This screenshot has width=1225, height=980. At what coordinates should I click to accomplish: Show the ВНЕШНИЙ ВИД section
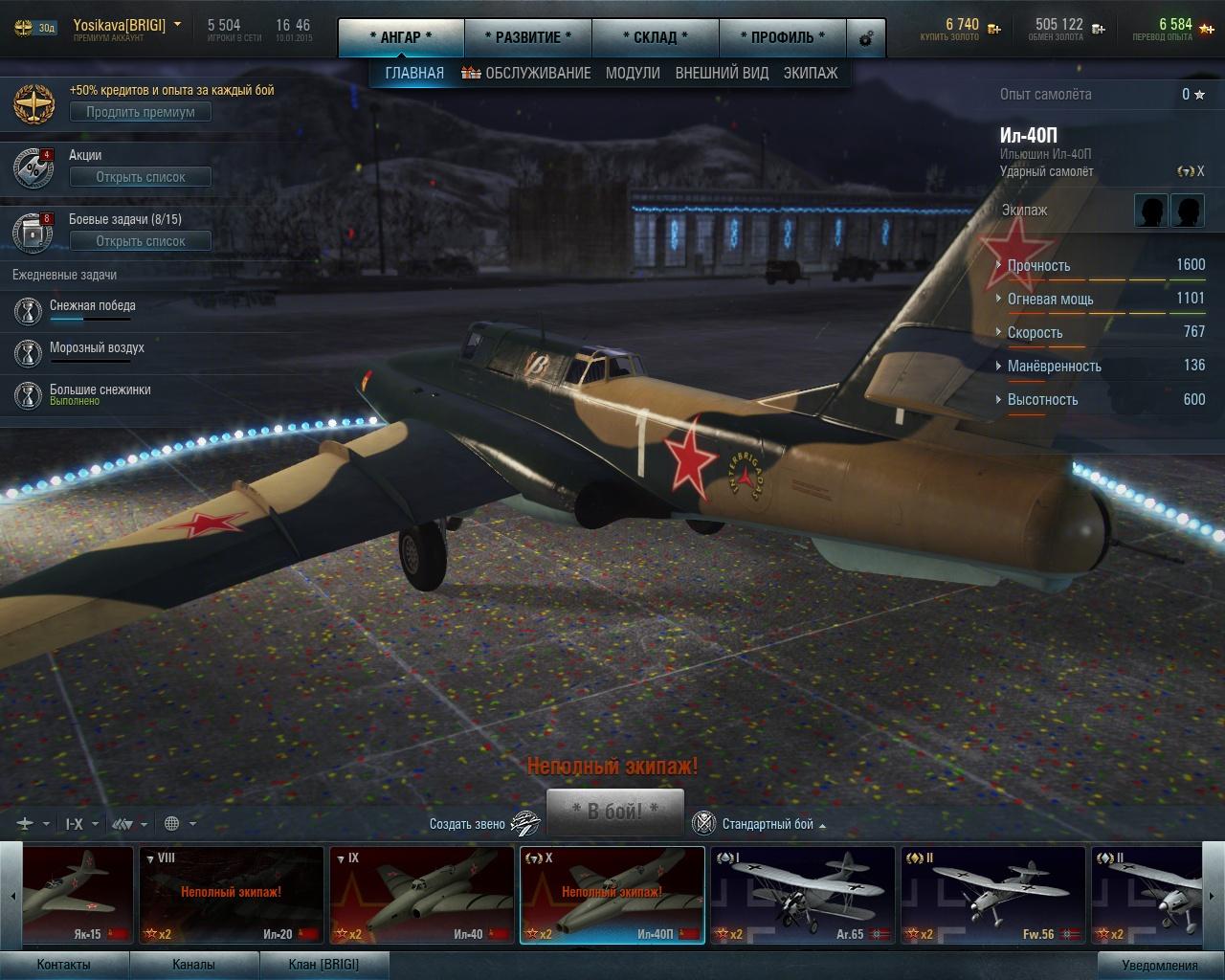coord(722,73)
